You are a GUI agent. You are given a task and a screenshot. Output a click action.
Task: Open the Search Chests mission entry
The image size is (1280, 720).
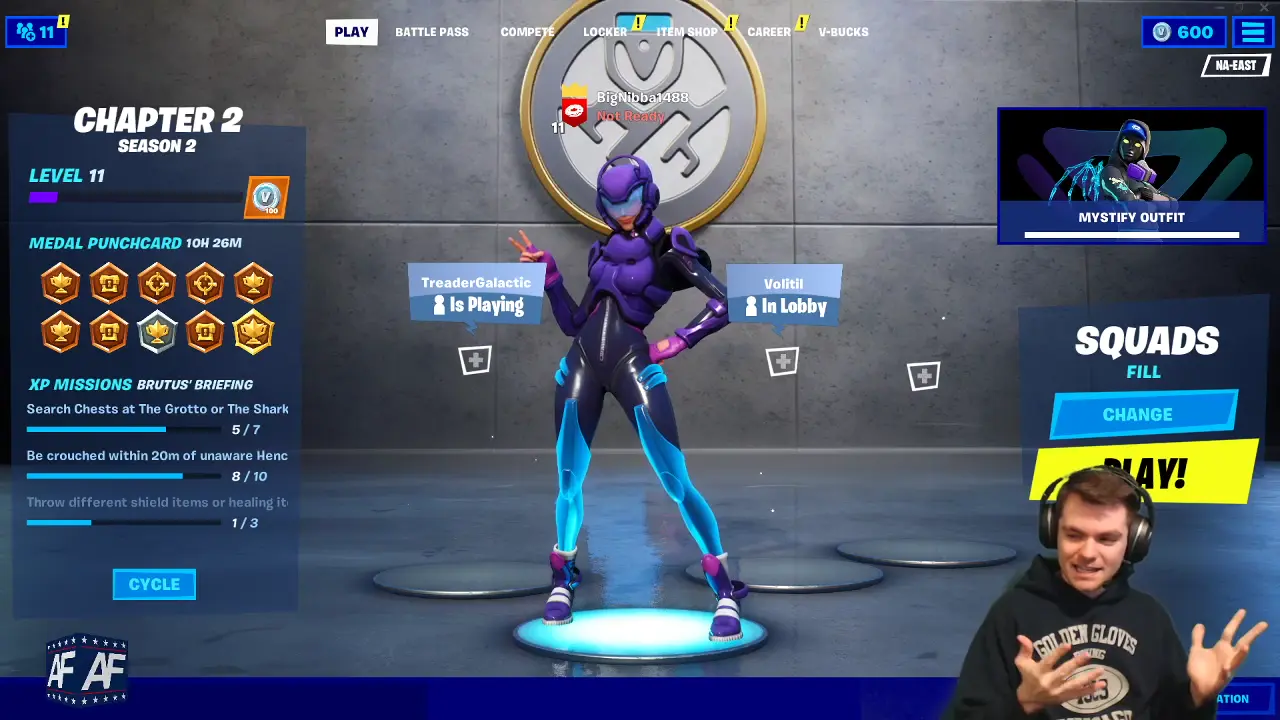pyautogui.click(x=157, y=409)
